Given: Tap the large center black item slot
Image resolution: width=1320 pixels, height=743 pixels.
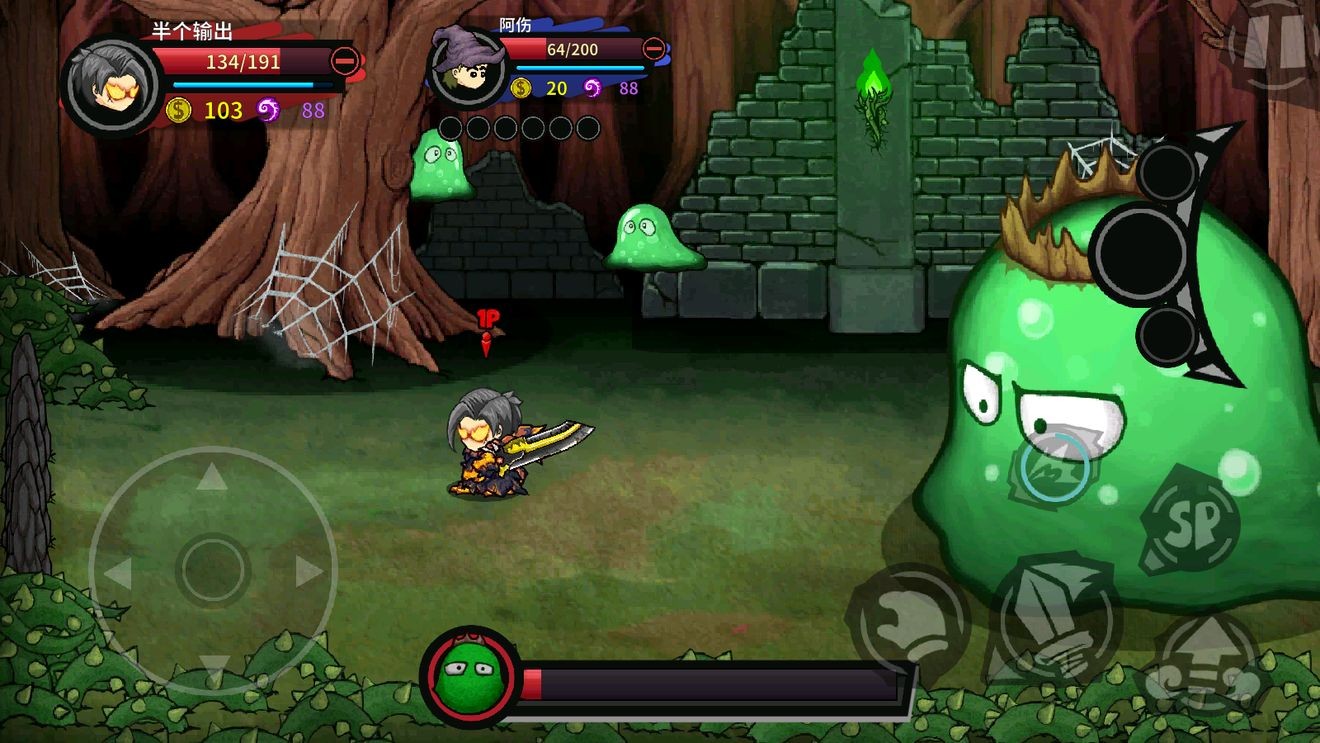Looking at the screenshot, I should (1139, 254).
